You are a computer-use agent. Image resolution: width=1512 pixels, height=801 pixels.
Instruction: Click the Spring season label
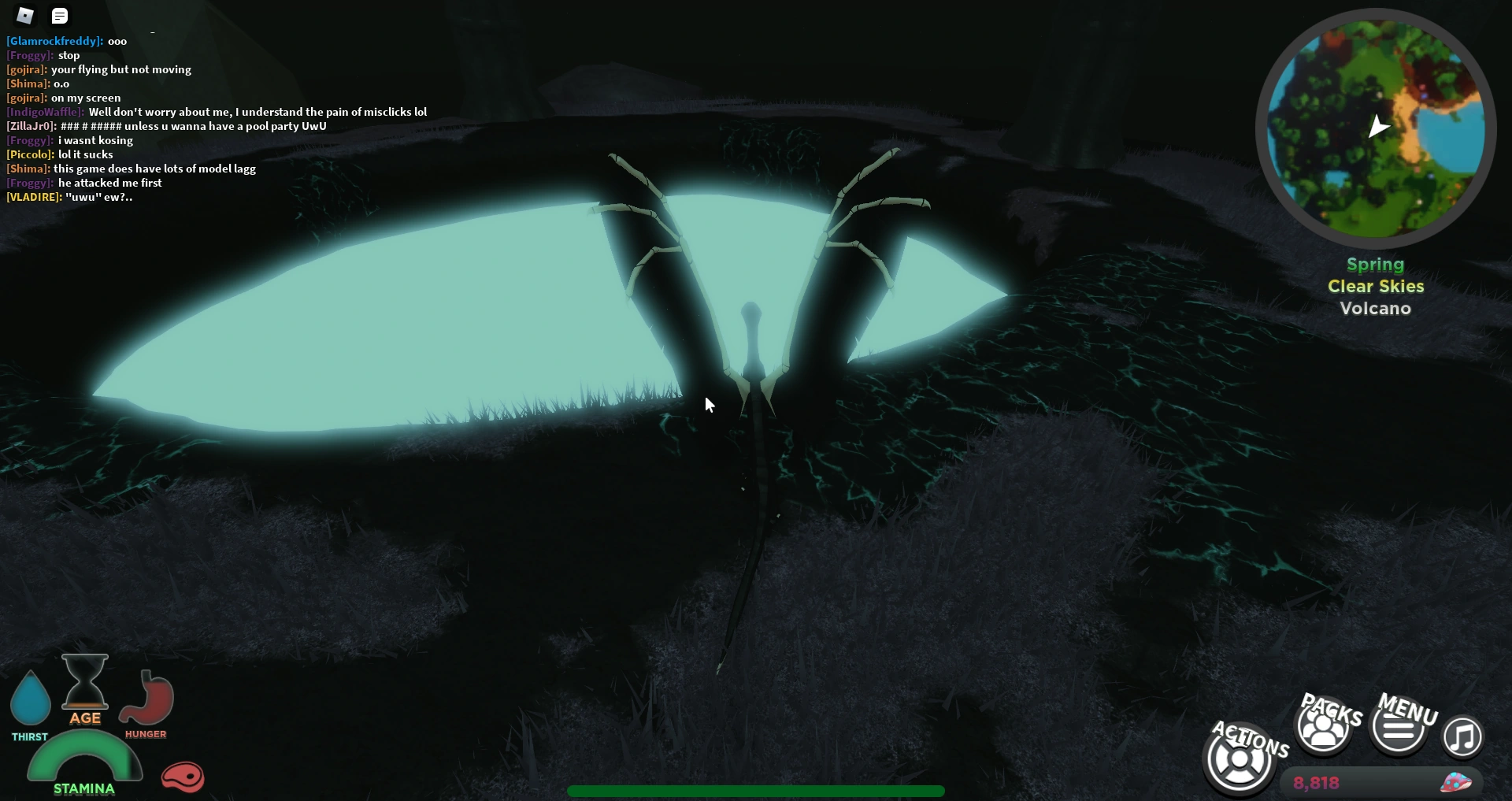[1374, 265]
